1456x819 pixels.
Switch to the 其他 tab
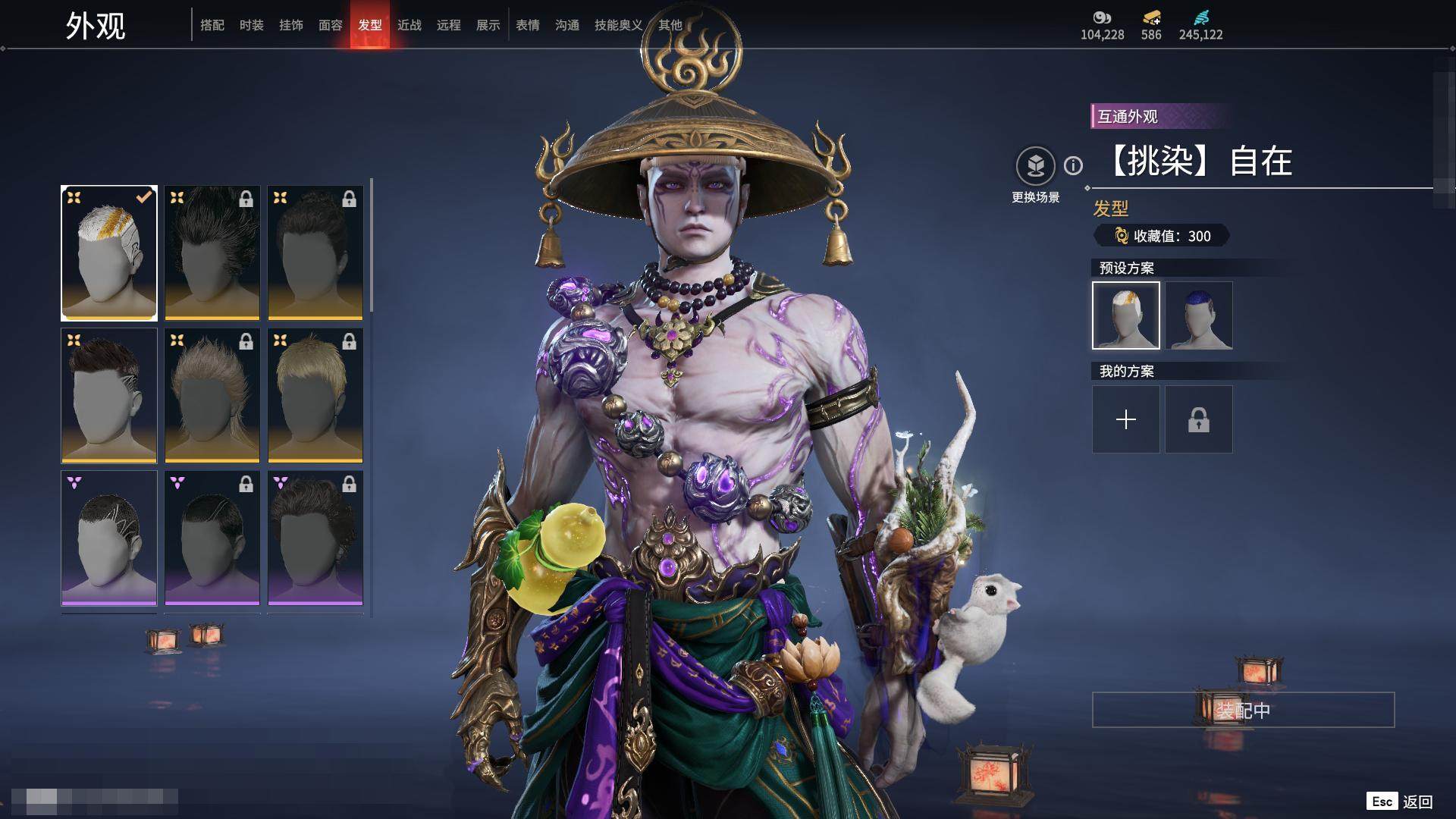pyautogui.click(x=670, y=25)
